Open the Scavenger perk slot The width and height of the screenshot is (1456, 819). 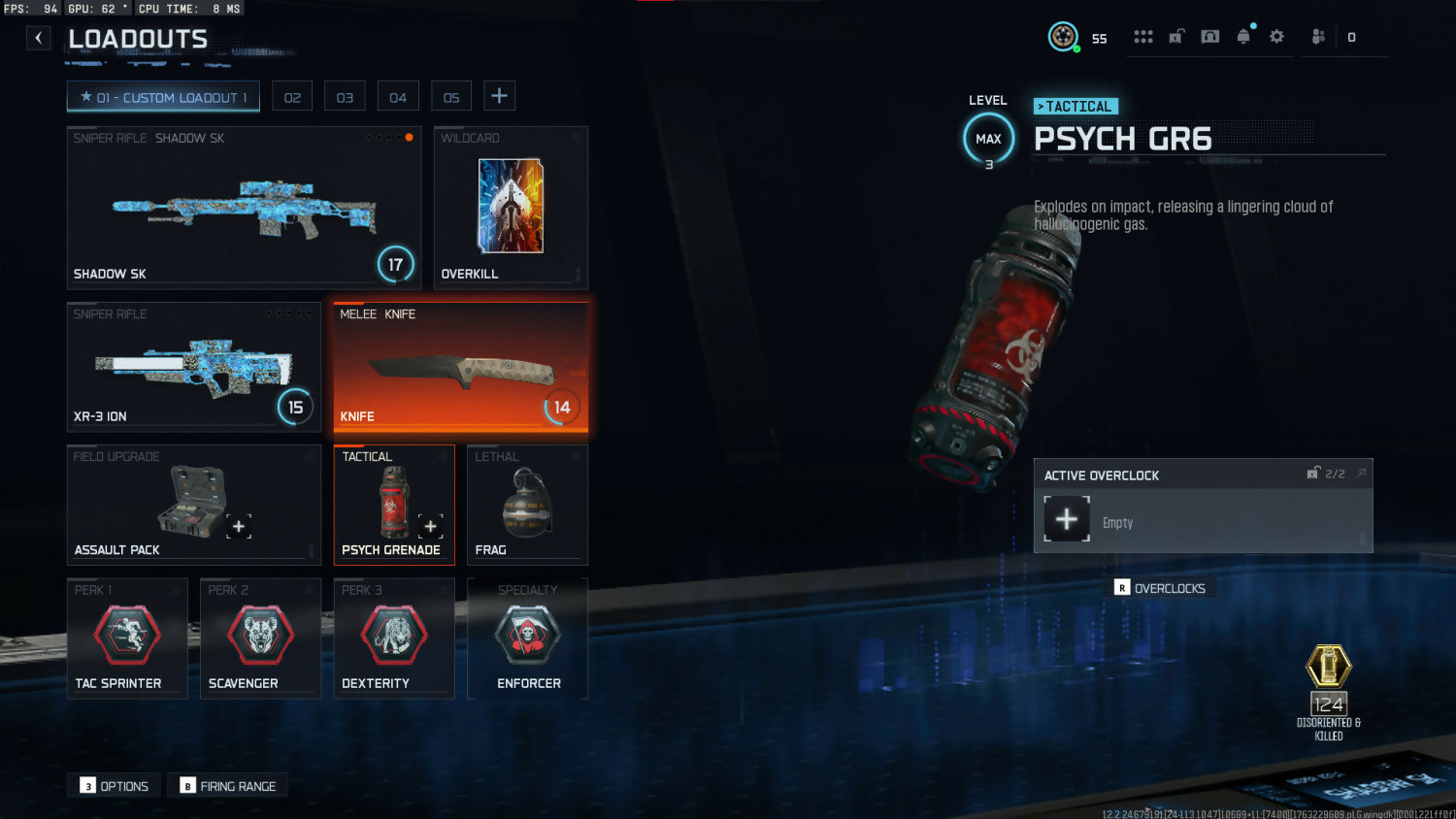[260, 638]
